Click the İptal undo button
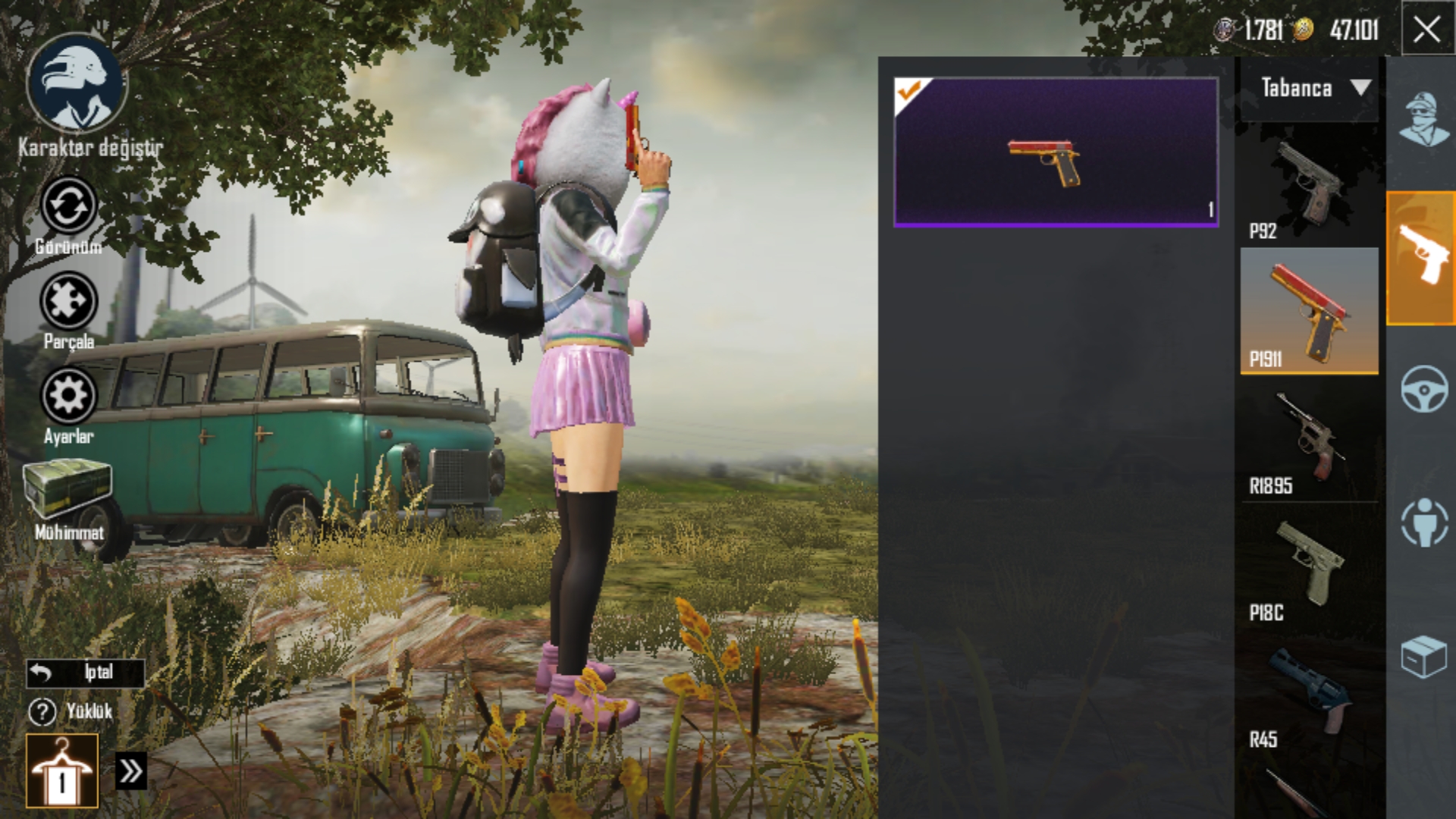 [x=85, y=673]
